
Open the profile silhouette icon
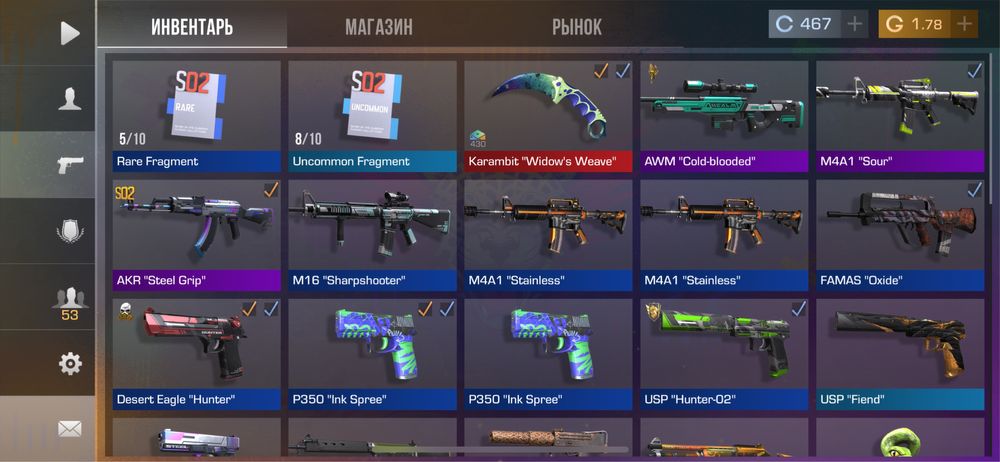(69, 98)
